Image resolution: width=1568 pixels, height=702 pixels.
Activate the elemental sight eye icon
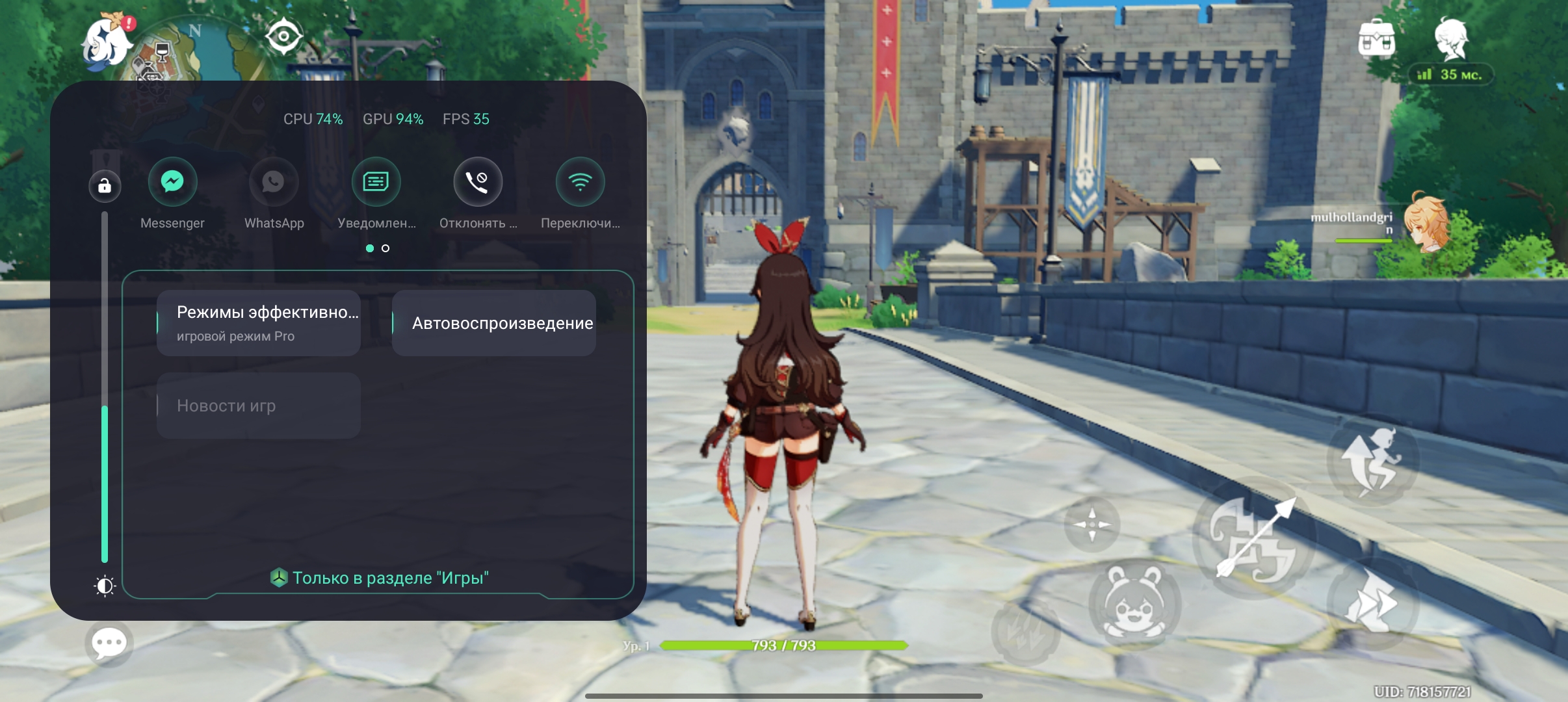283,36
